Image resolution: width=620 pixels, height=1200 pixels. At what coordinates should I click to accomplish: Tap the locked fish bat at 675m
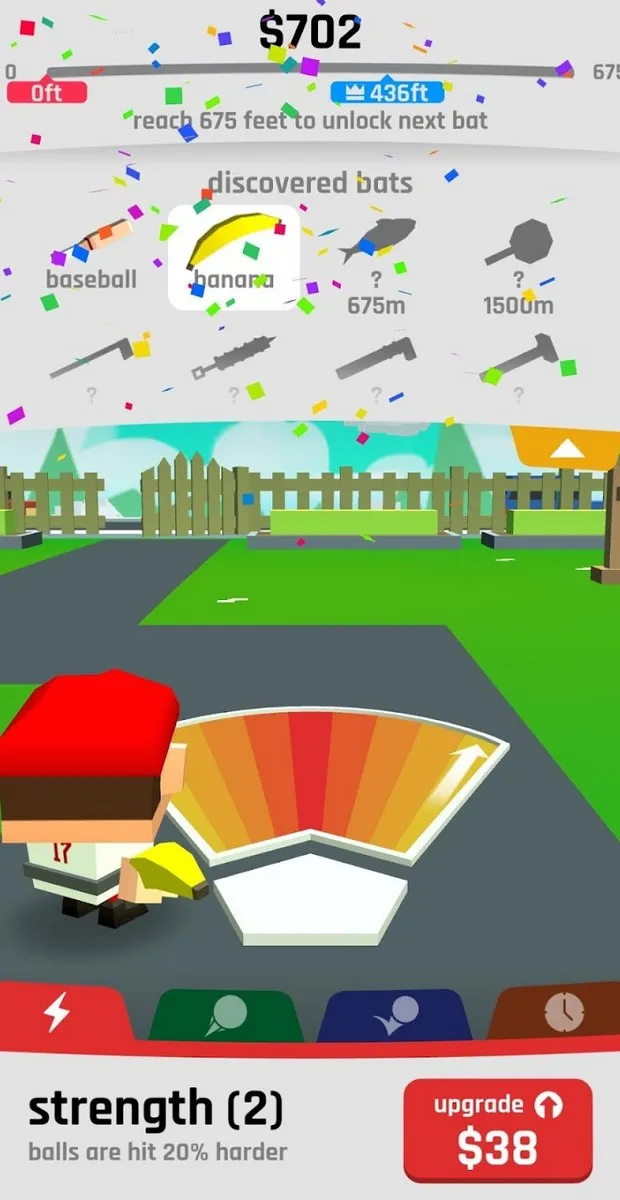click(376, 262)
